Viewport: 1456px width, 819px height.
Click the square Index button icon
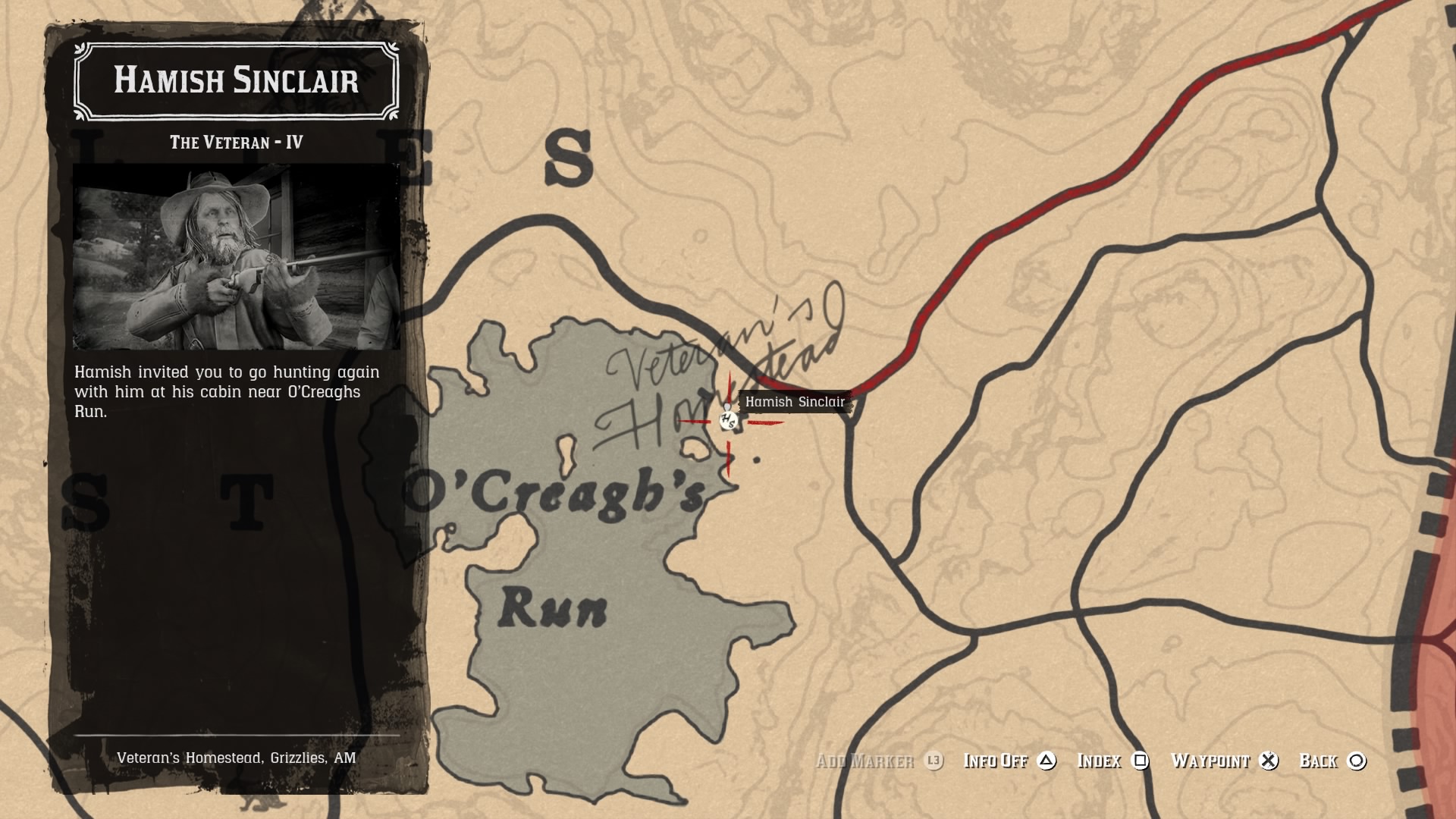click(x=1141, y=761)
